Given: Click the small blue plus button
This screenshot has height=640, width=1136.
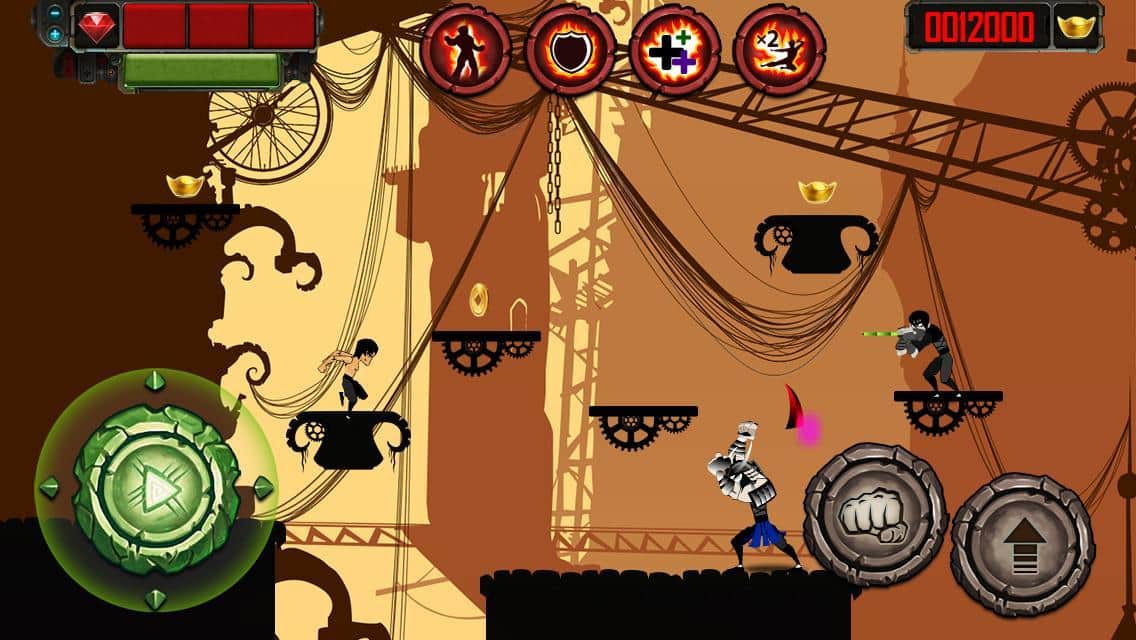Looking at the screenshot, I should pyautogui.click(x=54, y=34).
